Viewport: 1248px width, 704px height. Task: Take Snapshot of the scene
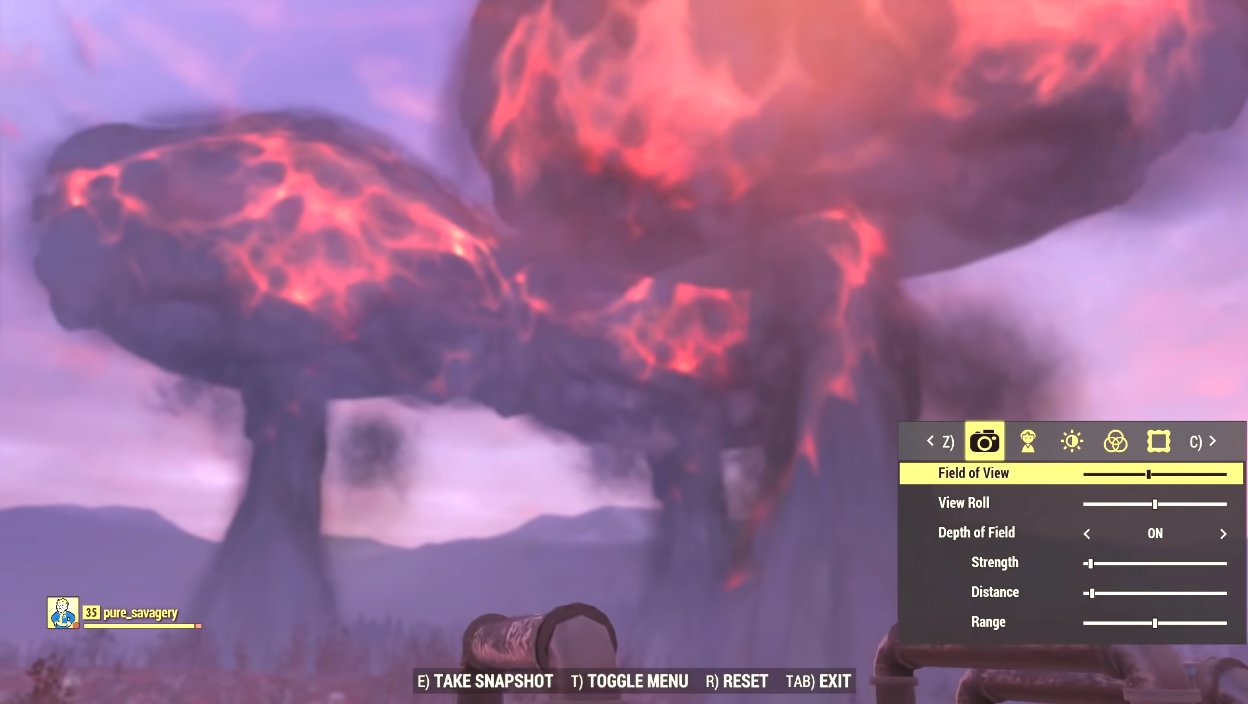click(x=485, y=682)
